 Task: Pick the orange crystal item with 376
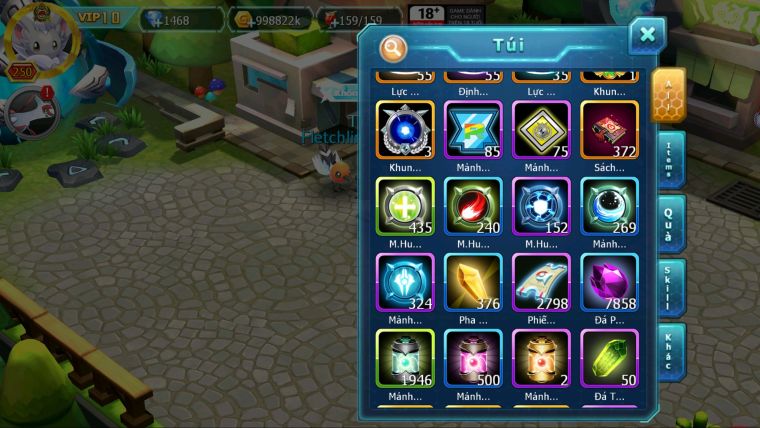[473, 282]
